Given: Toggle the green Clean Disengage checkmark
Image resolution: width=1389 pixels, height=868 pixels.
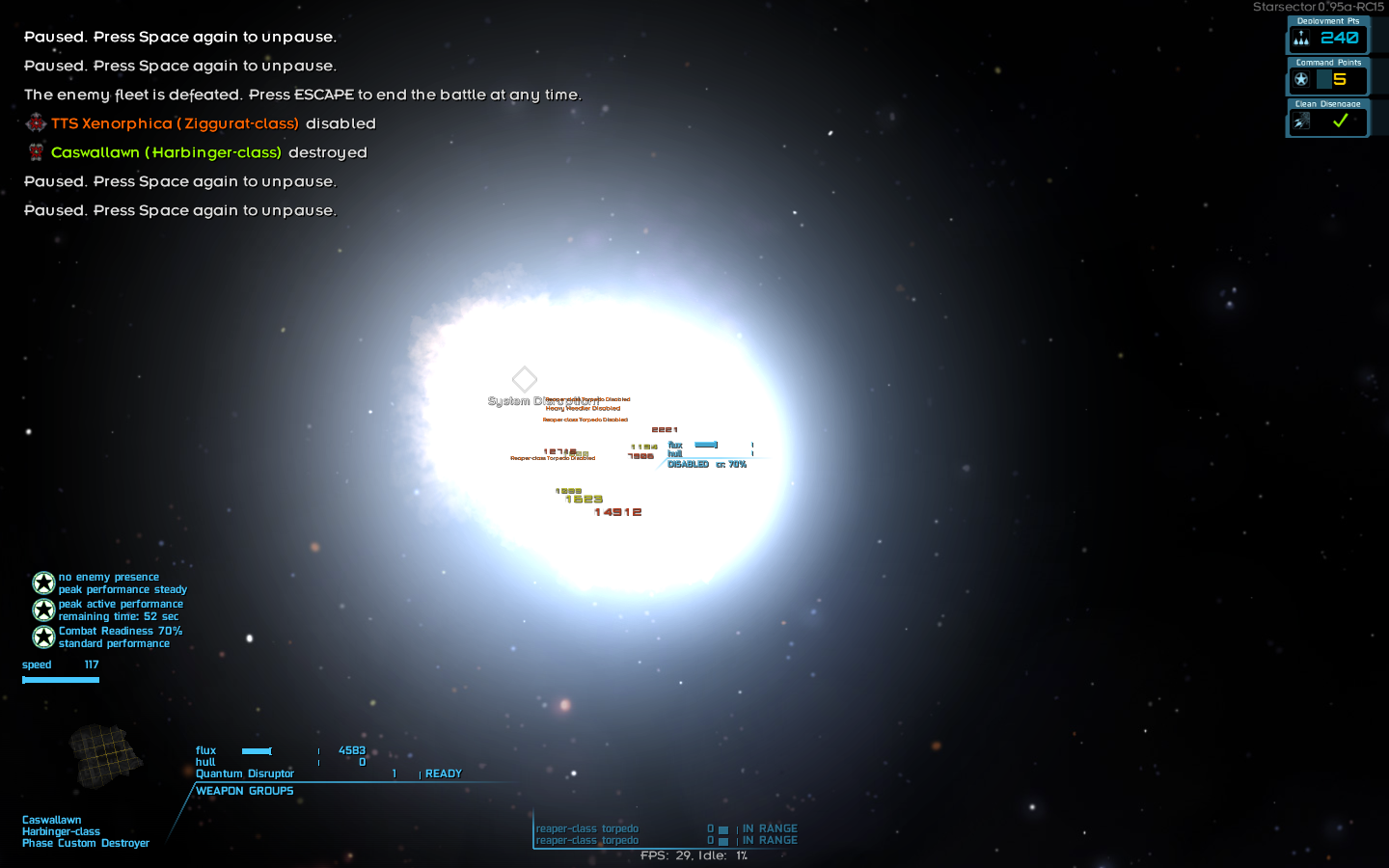Looking at the screenshot, I should point(1340,121).
